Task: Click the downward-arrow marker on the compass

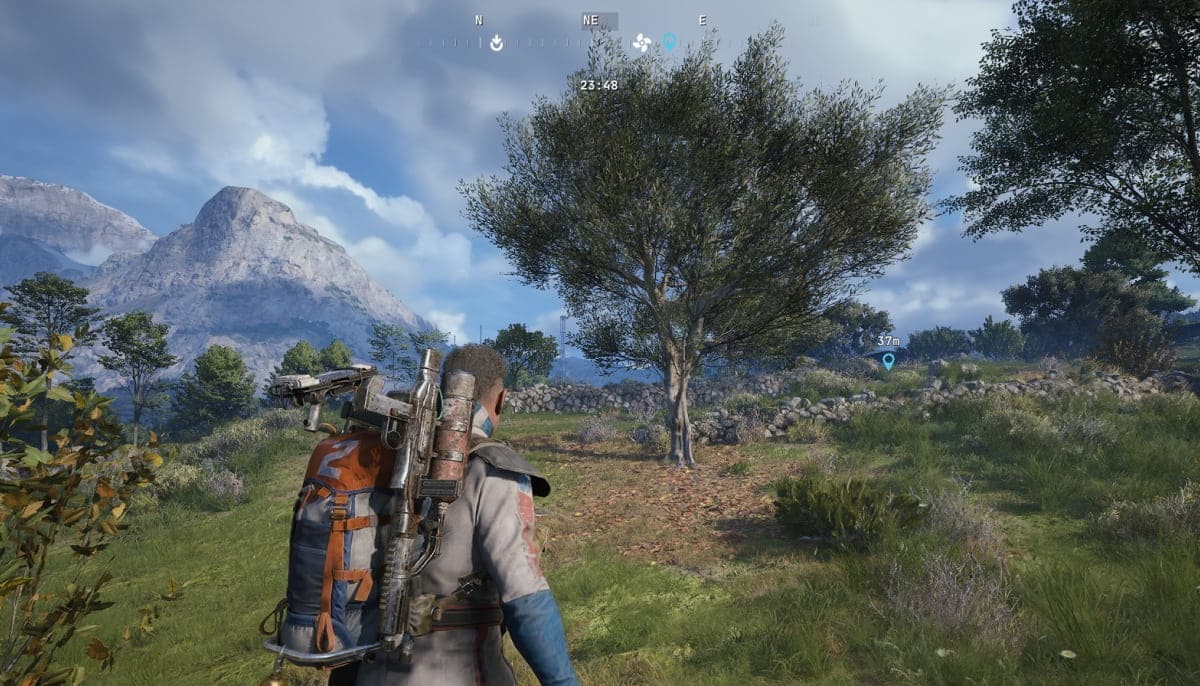Action: tap(496, 43)
